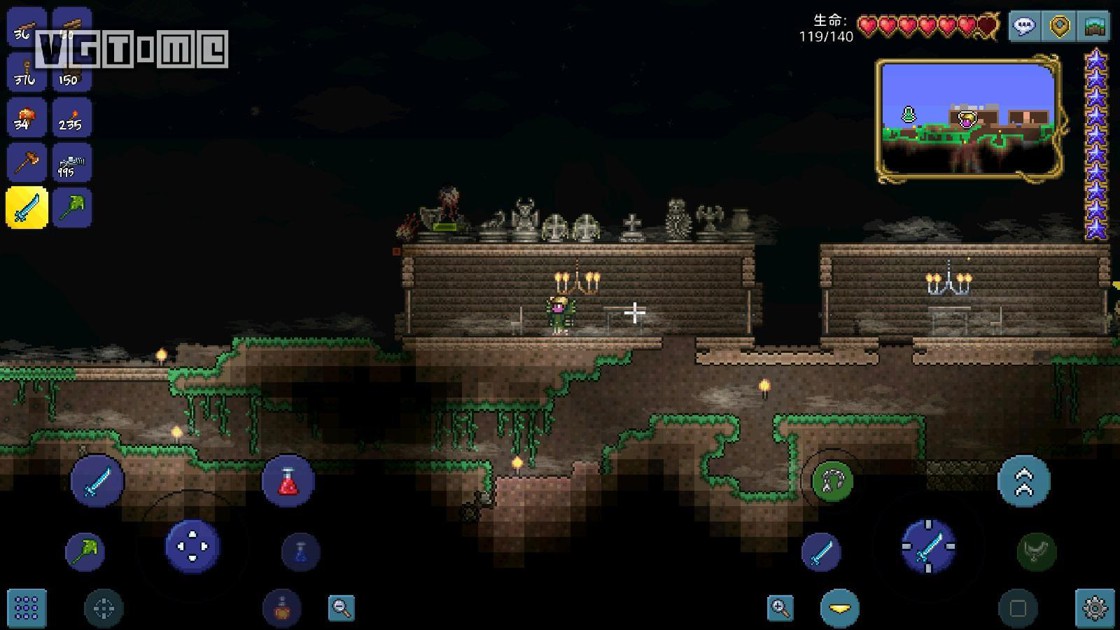
Task: Tap the map pin marker button
Action: [x=1060, y=27]
